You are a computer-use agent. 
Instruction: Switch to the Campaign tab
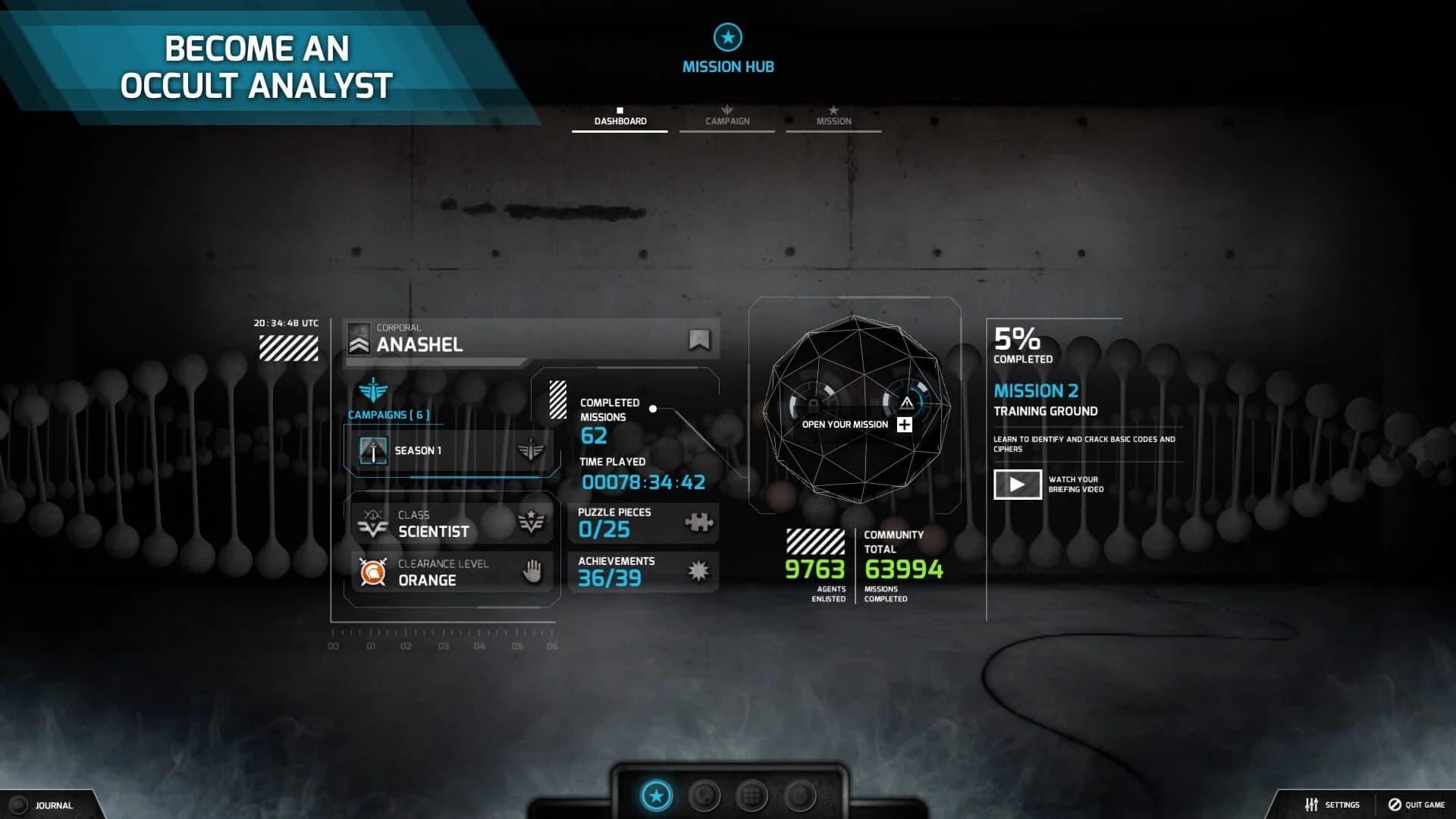tap(726, 120)
